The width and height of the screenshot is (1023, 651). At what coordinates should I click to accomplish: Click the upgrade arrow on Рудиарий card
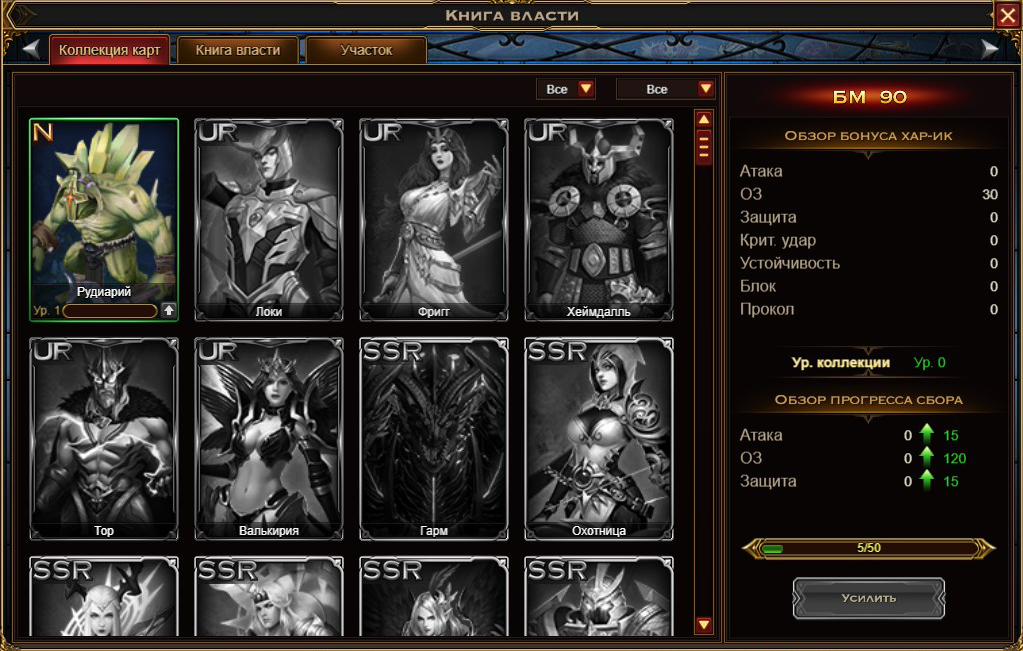(x=168, y=310)
